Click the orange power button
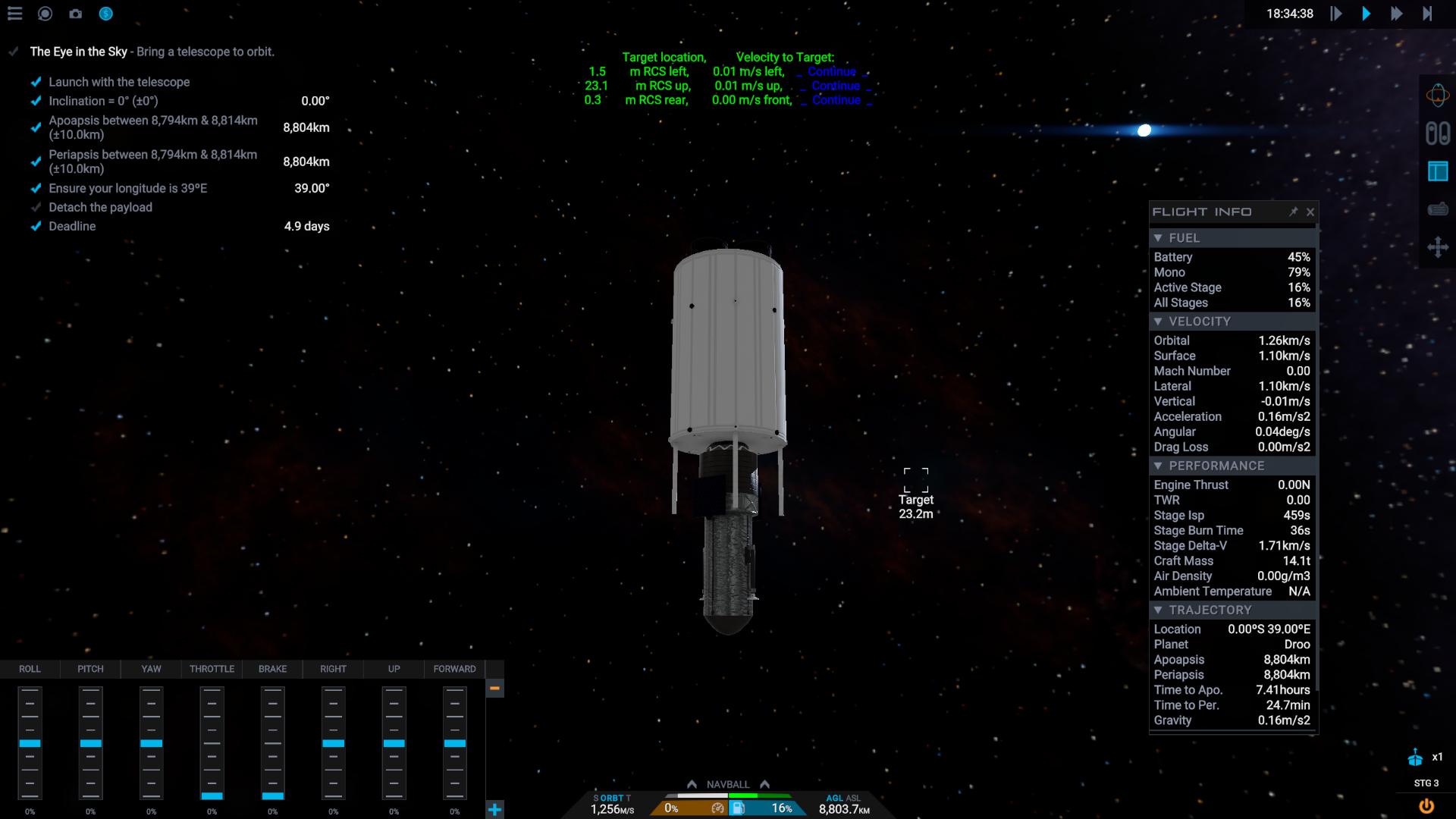This screenshot has height=819, width=1456. (x=1426, y=806)
